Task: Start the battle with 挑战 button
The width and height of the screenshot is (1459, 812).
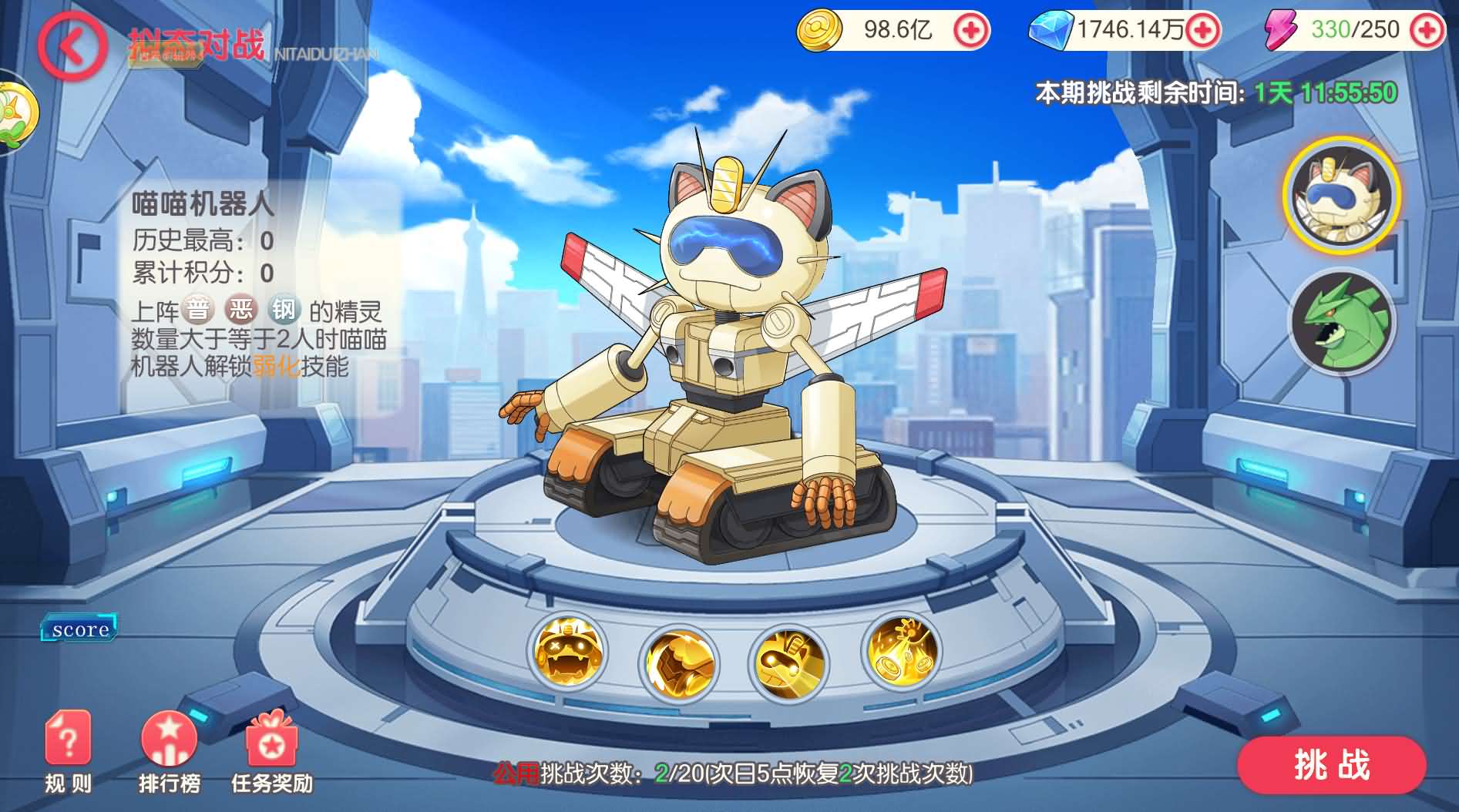Action: click(1331, 765)
